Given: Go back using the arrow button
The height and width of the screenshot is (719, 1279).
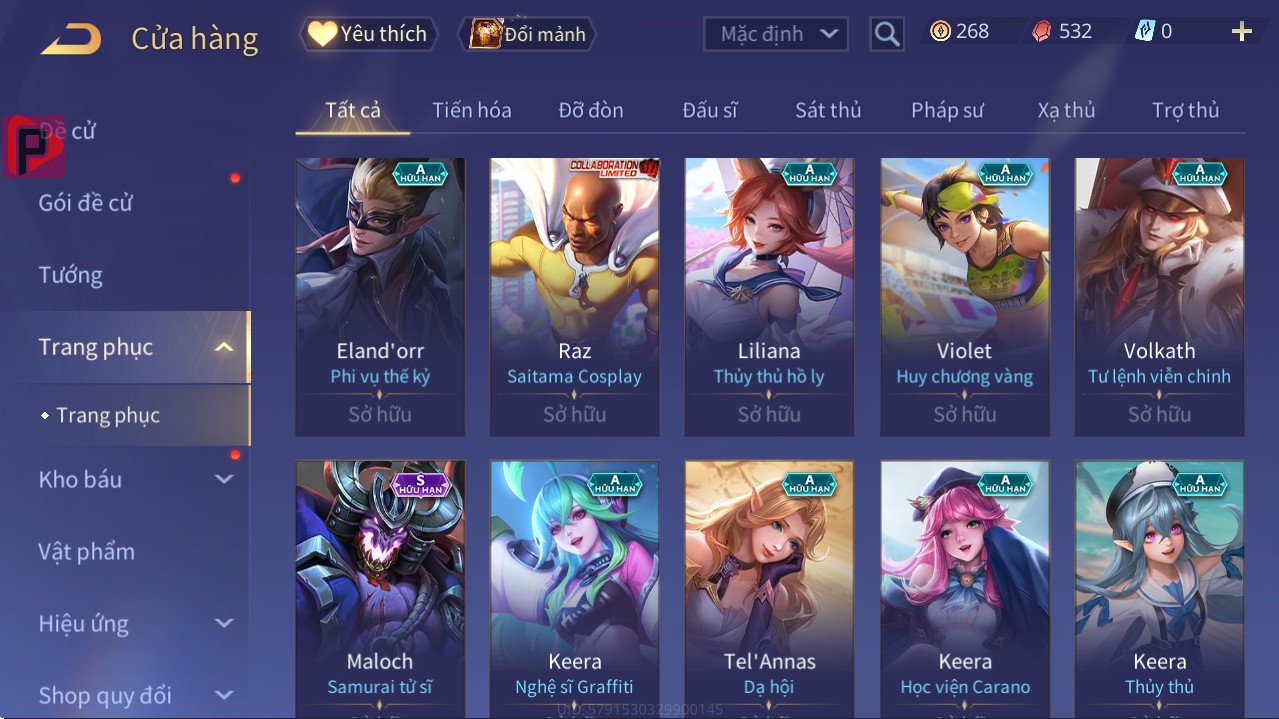Looking at the screenshot, I should pos(71,39).
